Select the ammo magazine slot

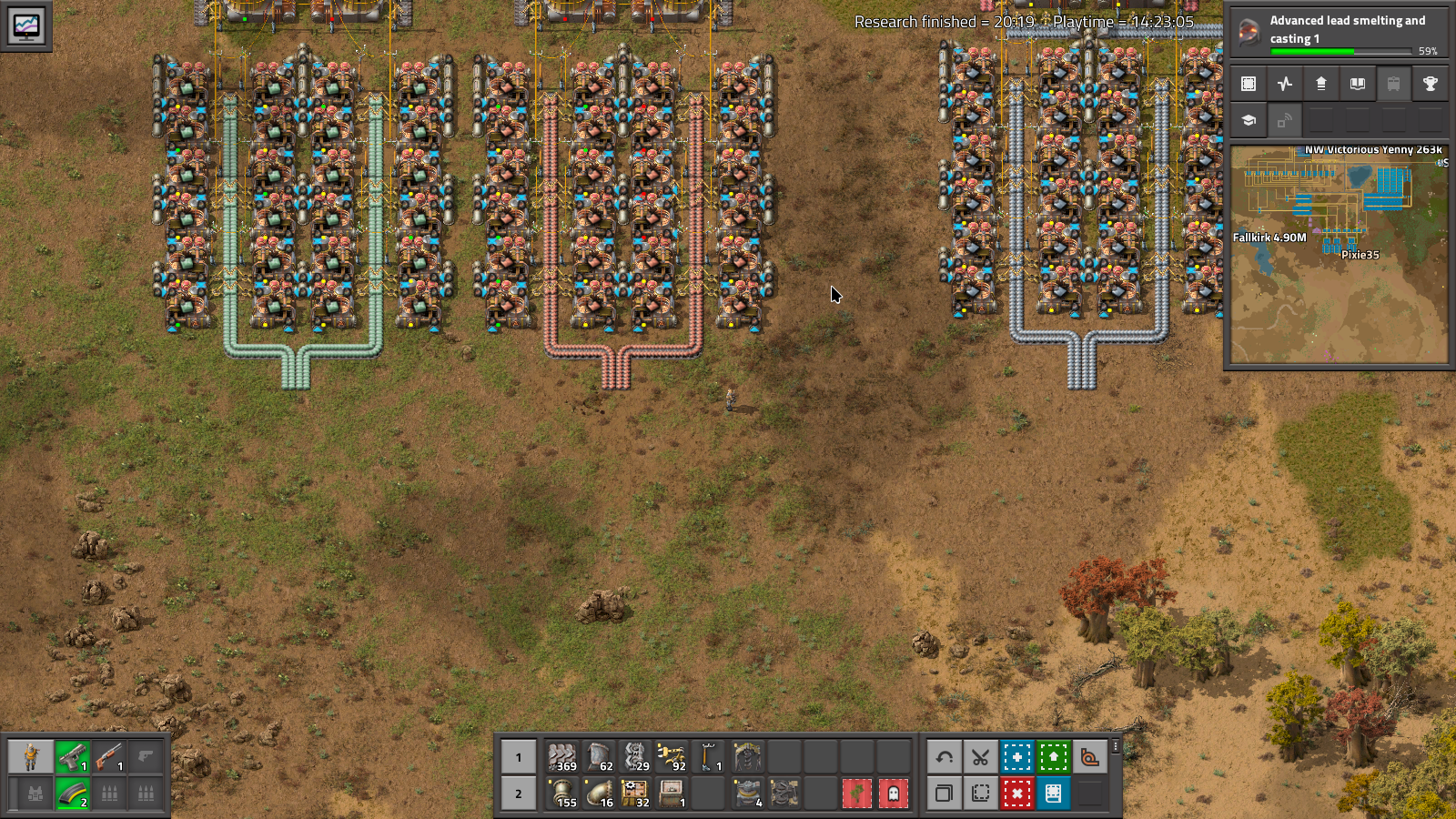pos(72,794)
